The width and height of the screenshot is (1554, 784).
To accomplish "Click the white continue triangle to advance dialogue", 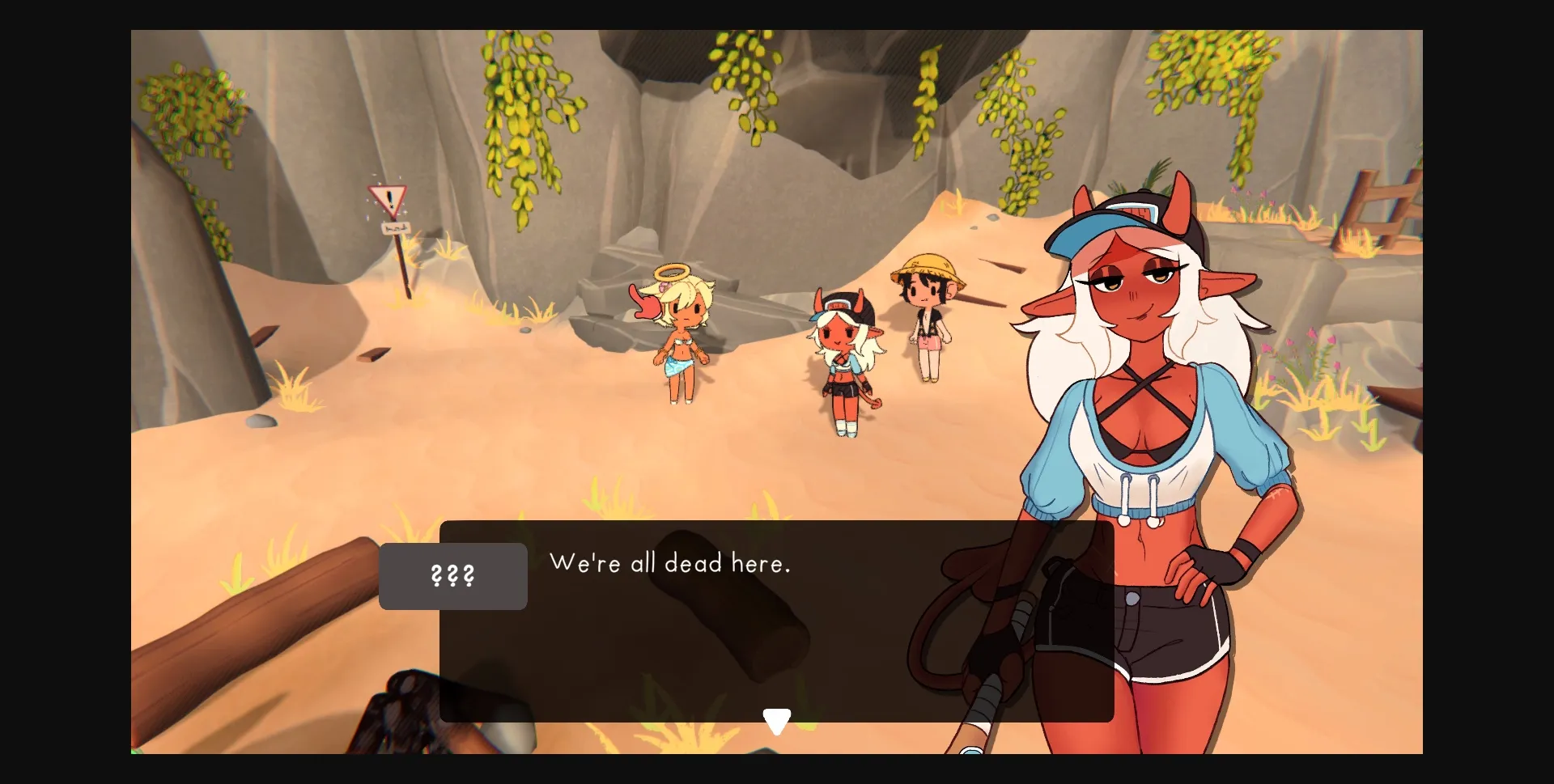I will click(778, 718).
